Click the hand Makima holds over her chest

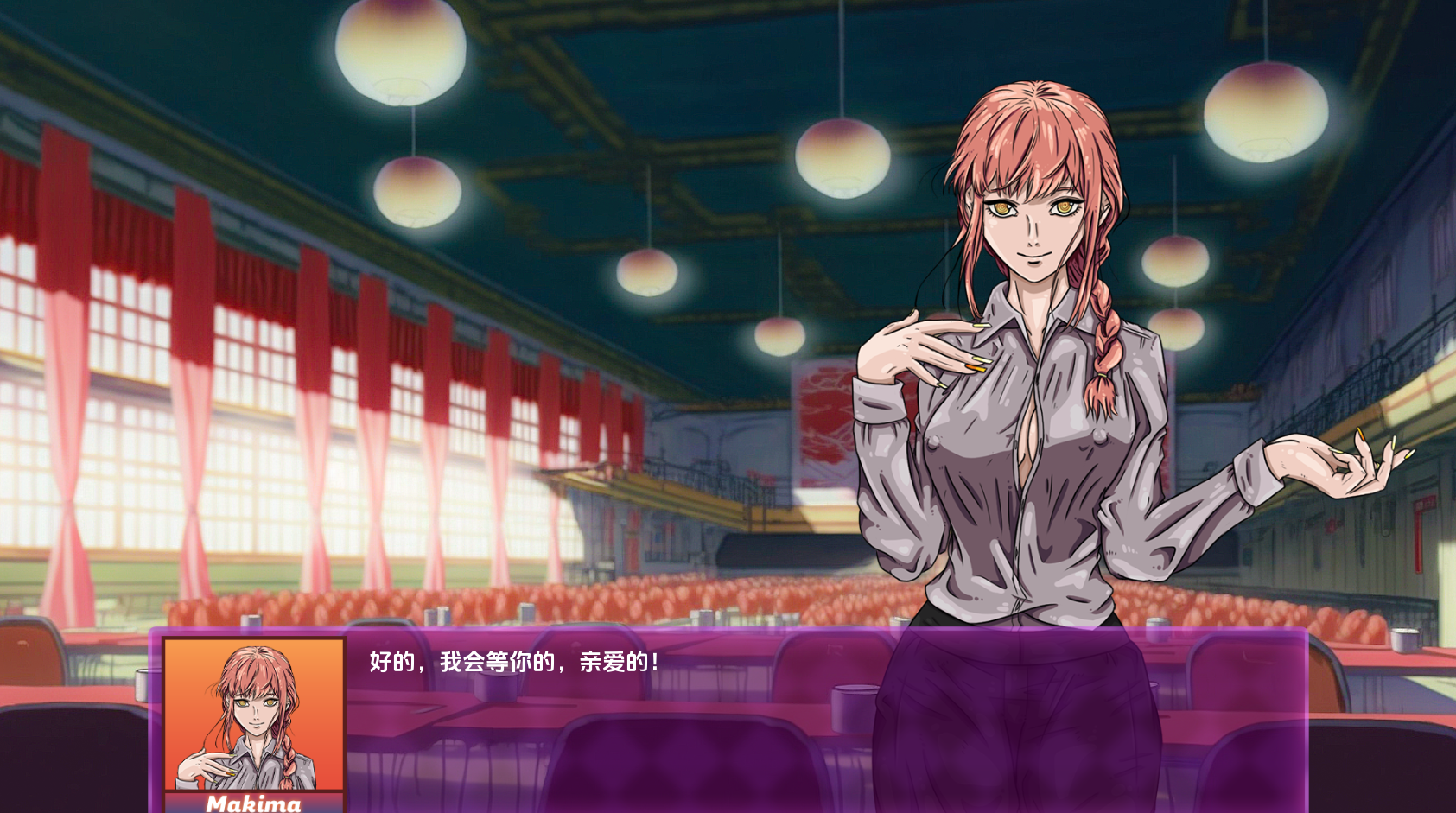click(920, 346)
